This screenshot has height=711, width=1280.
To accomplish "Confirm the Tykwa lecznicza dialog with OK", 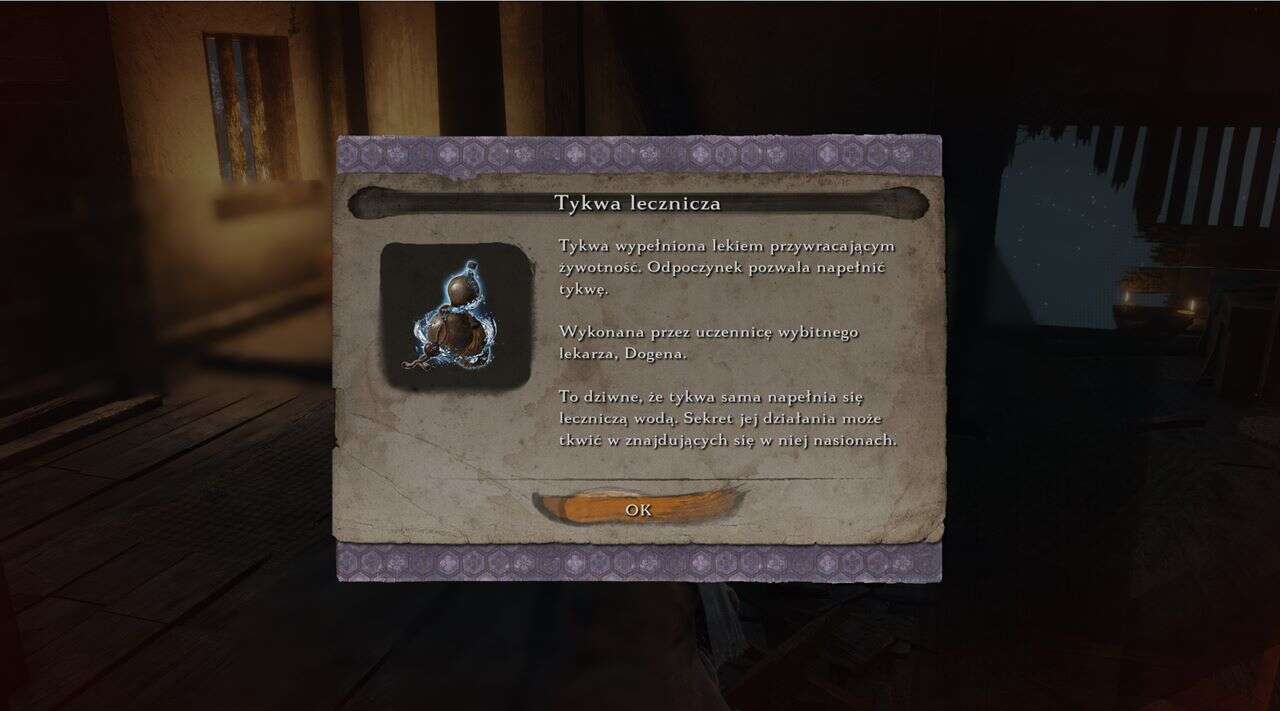I will (x=638, y=509).
